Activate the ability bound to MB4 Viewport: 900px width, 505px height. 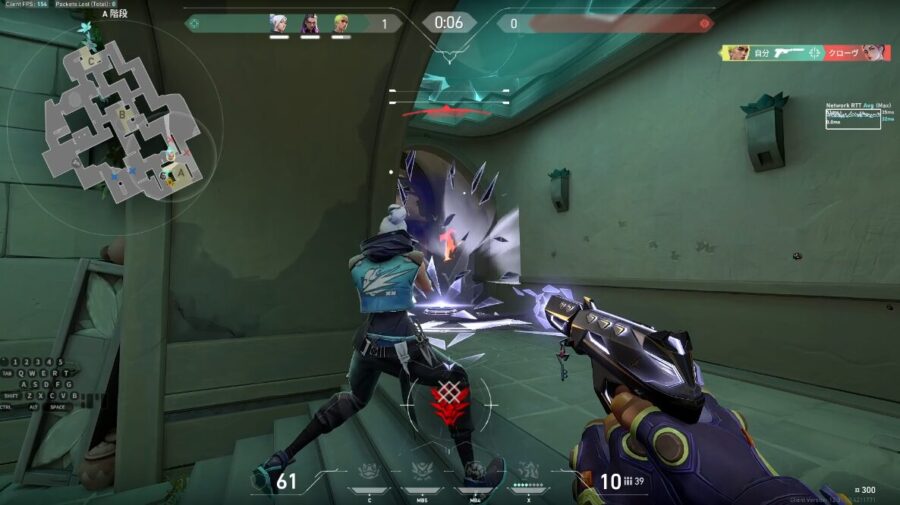[474, 472]
